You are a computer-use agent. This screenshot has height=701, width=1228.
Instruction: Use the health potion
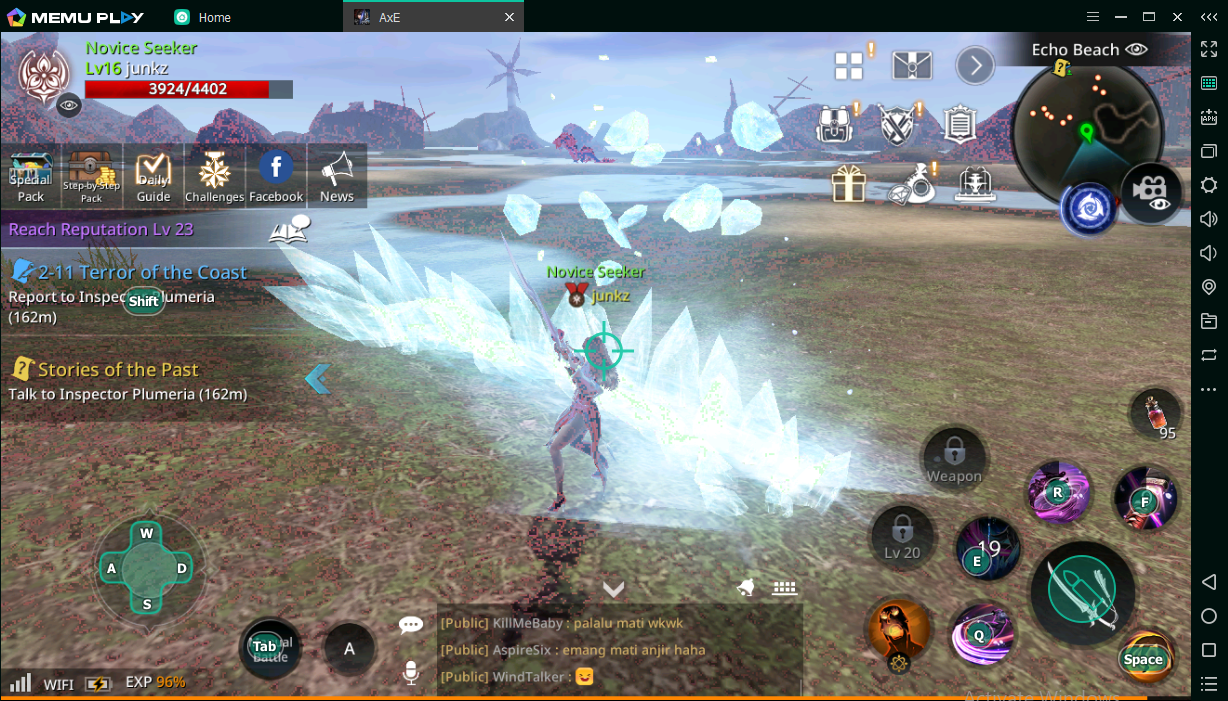click(1155, 411)
